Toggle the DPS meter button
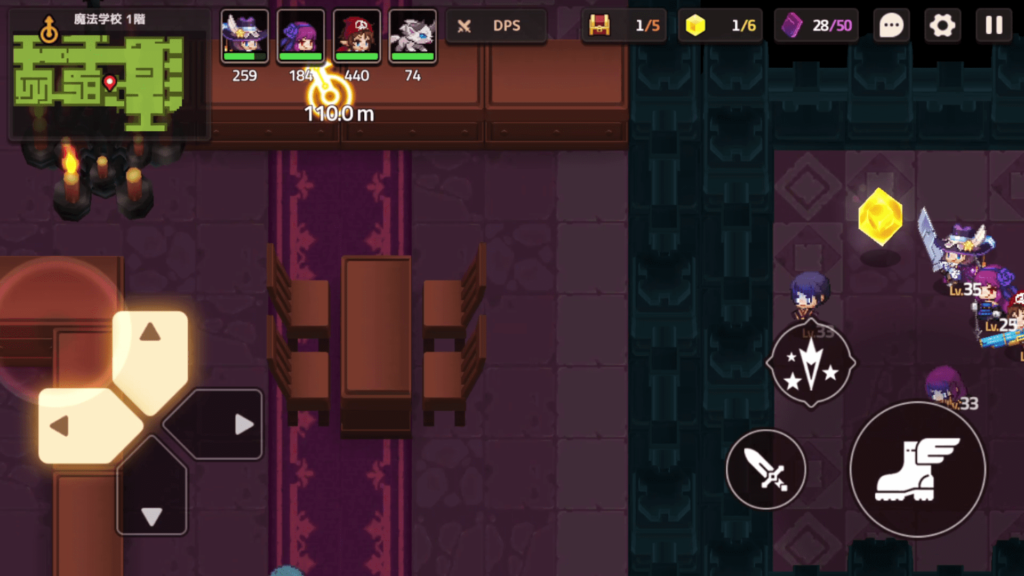This screenshot has height=576, width=1024. click(496, 26)
